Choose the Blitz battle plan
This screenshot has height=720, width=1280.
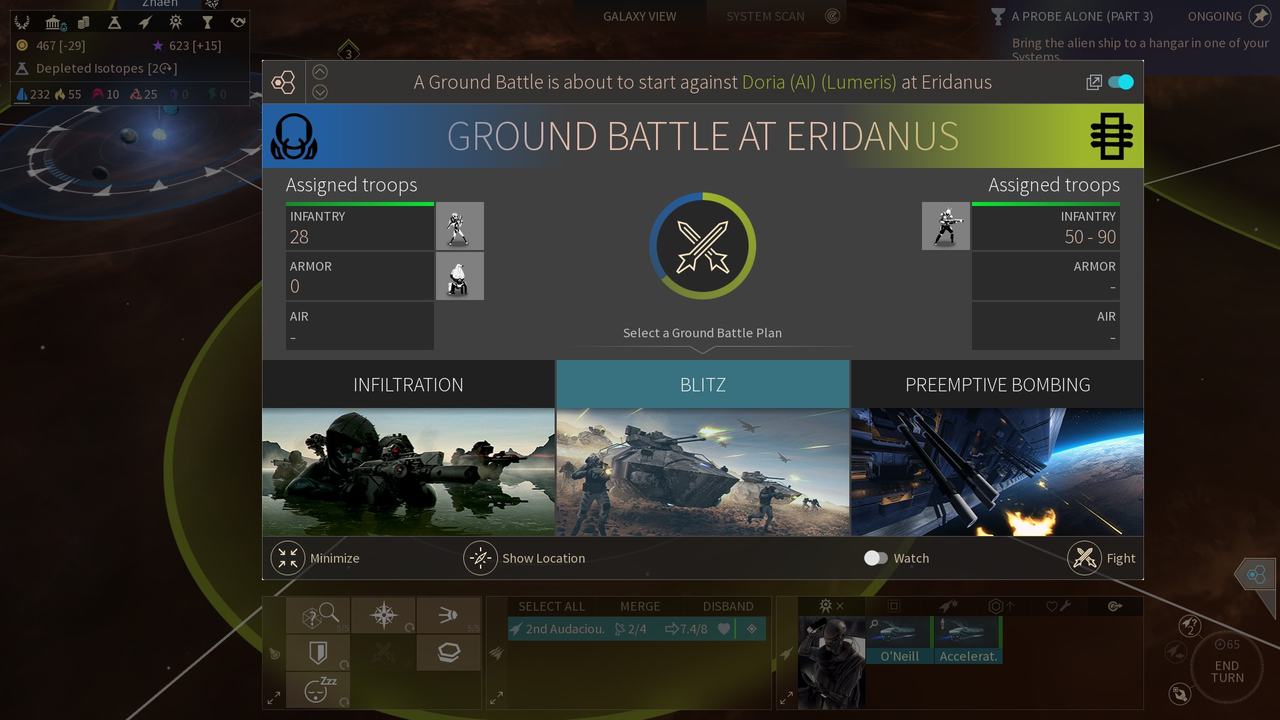[703, 448]
